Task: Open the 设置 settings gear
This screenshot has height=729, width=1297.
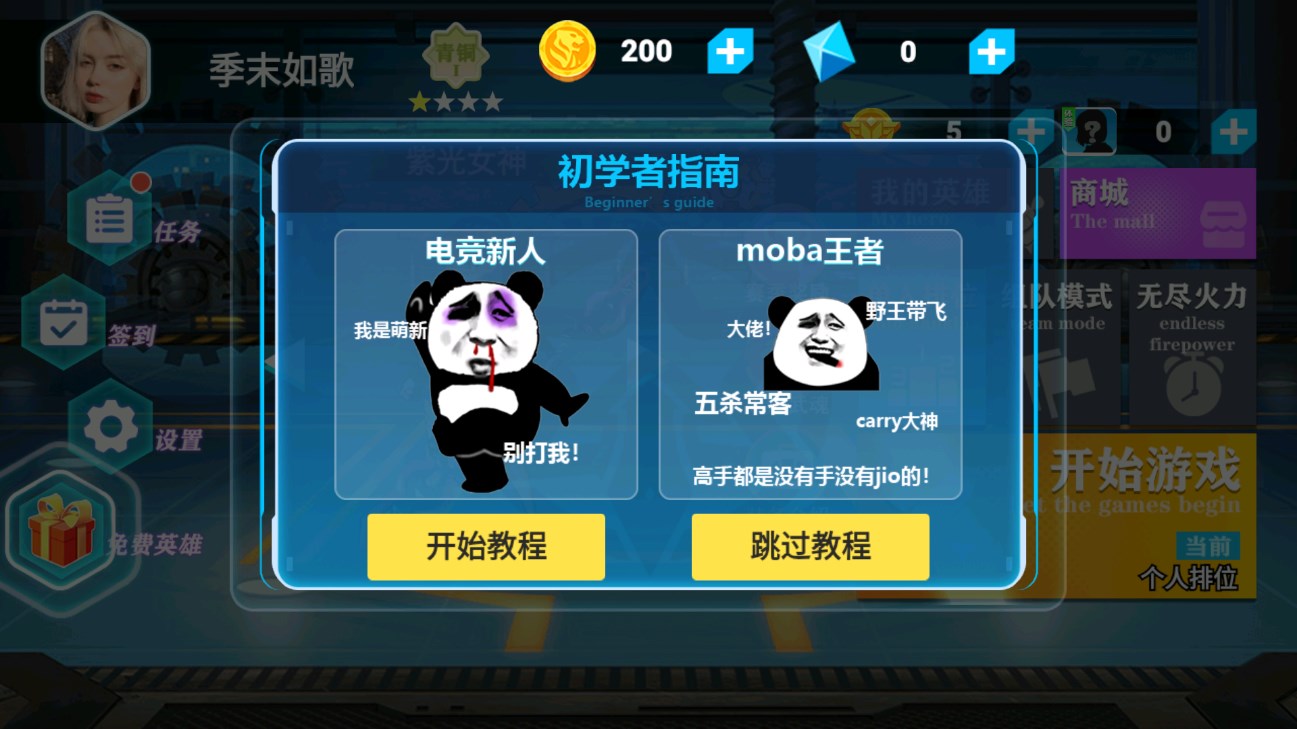Action: pos(111,428)
